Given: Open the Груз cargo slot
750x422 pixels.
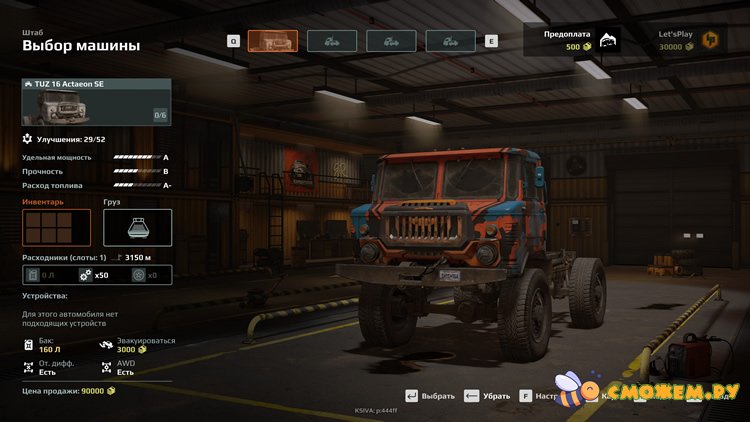Looking at the screenshot, I should point(137,227).
